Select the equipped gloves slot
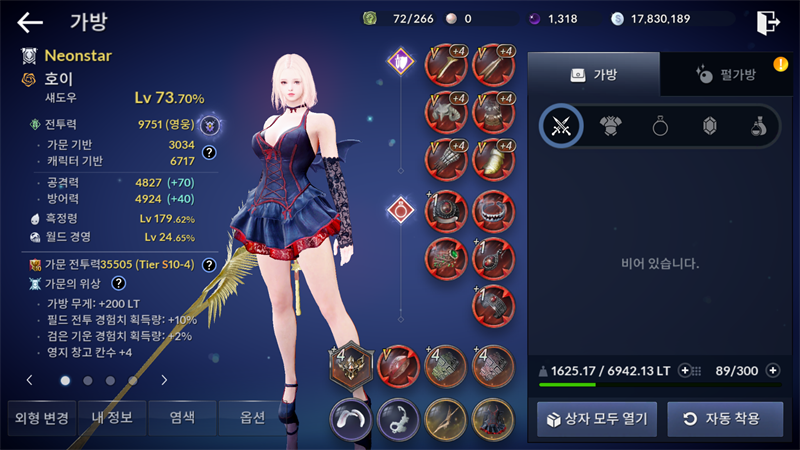Image resolution: width=800 pixels, height=450 pixels. tap(444, 157)
